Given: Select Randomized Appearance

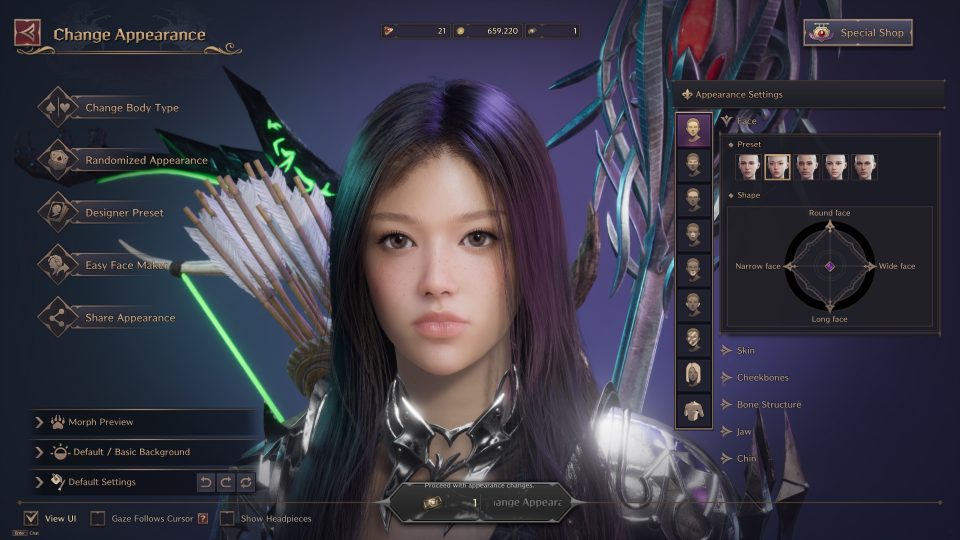Looking at the screenshot, I should click(x=145, y=160).
